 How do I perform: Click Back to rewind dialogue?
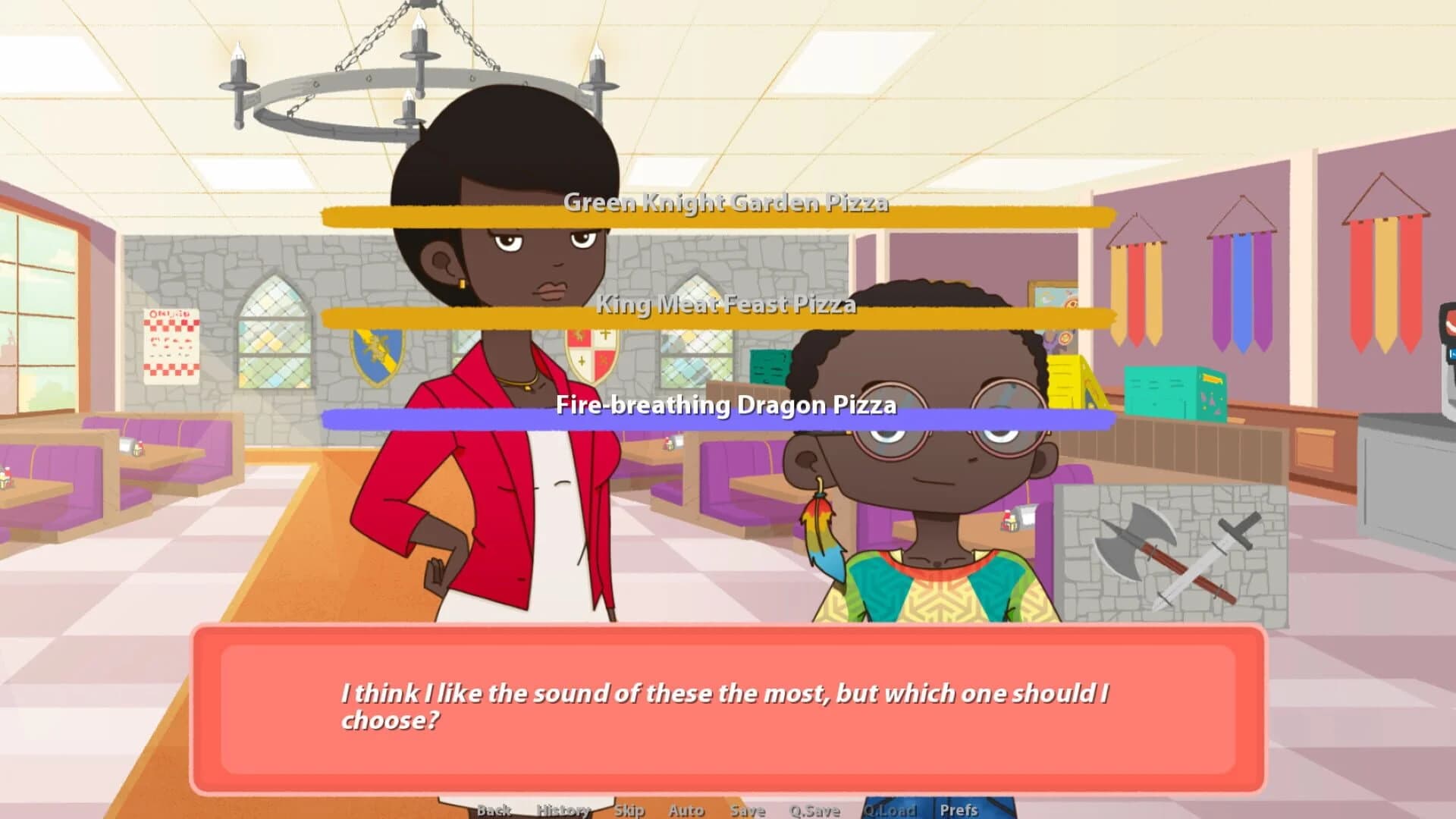(x=494, y=810)
